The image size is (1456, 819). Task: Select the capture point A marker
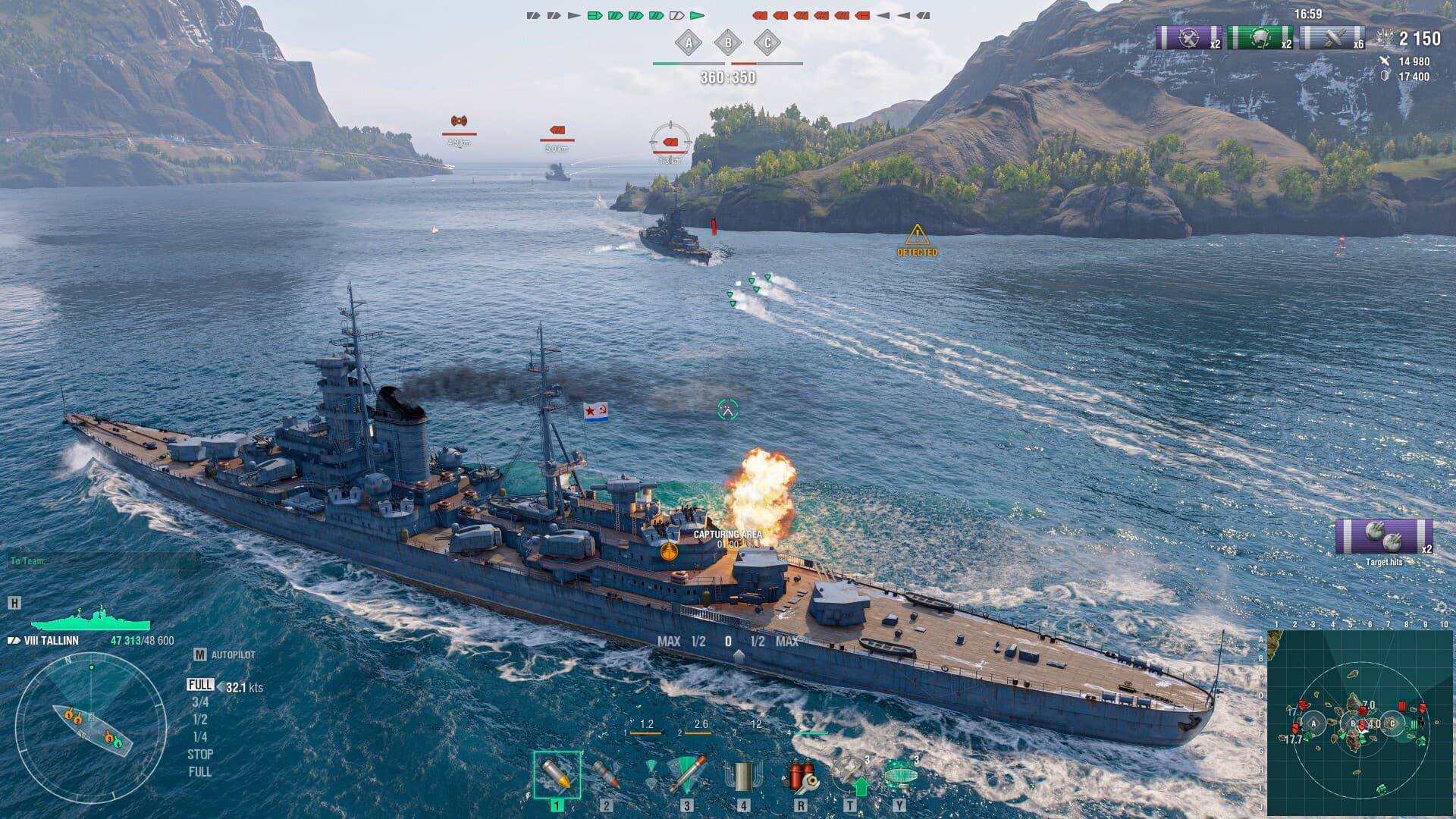pyautogui.click(x=689, y=45)
